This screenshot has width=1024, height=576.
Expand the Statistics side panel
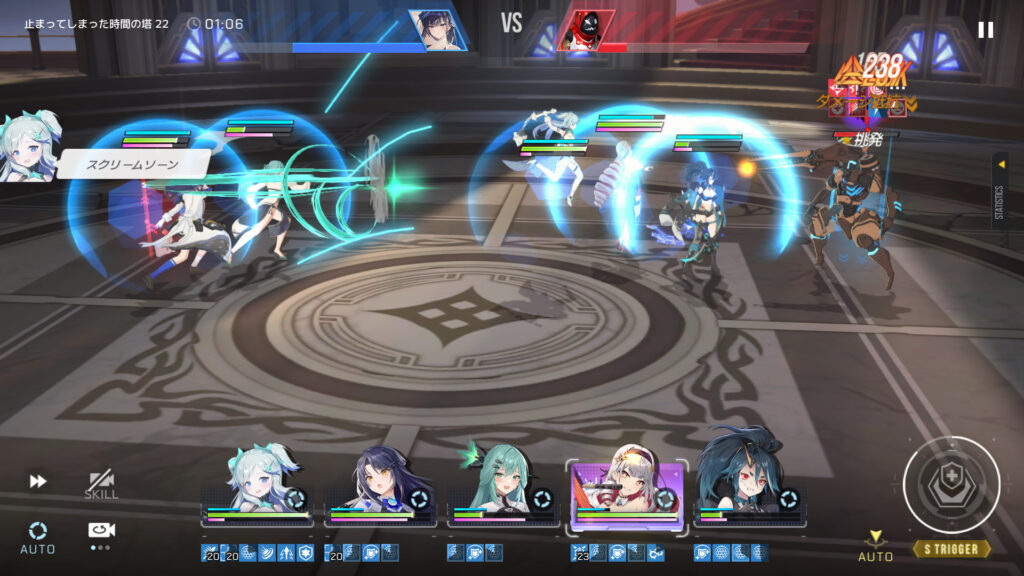1000,190
